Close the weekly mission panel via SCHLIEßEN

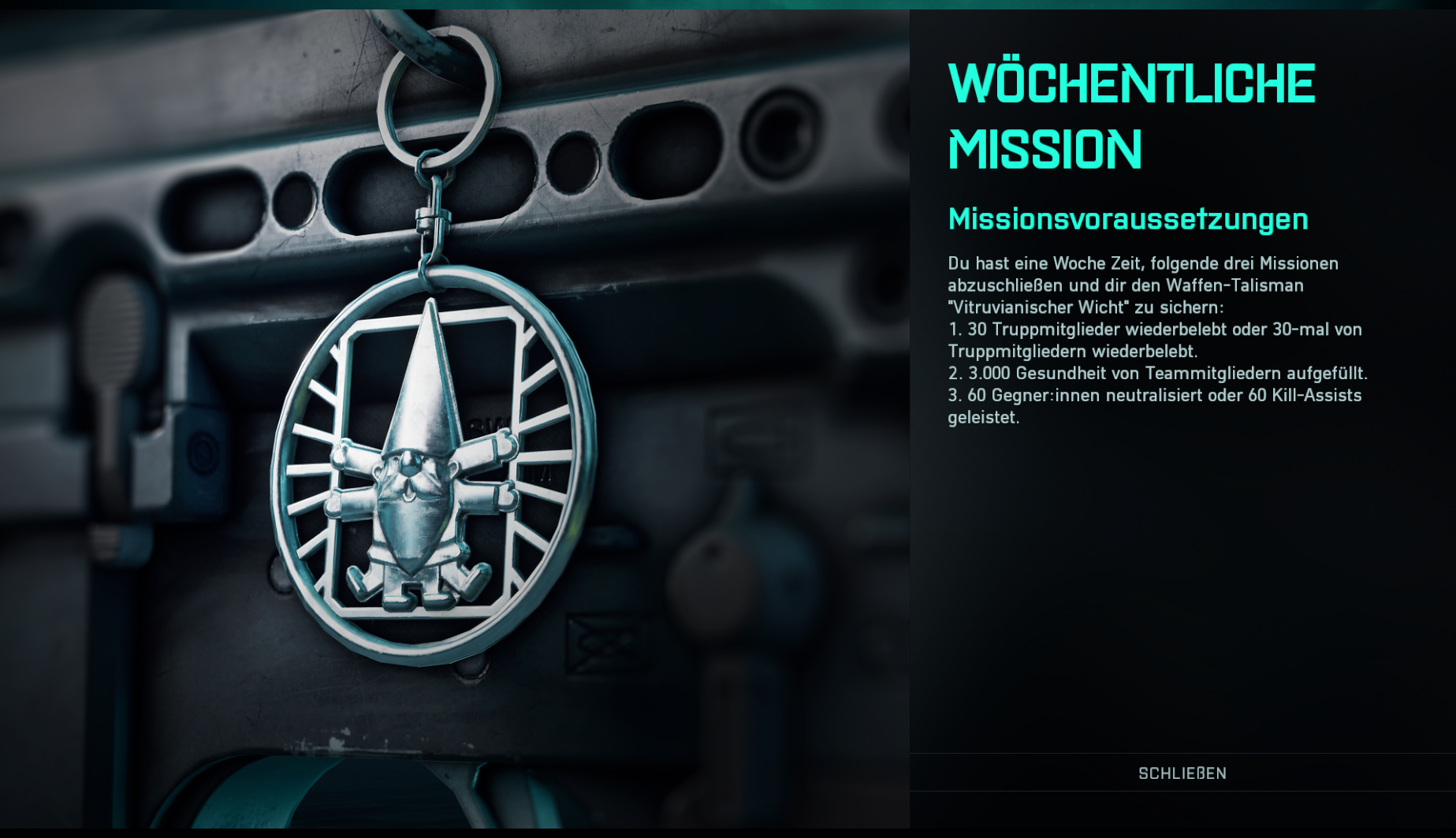1182,773
